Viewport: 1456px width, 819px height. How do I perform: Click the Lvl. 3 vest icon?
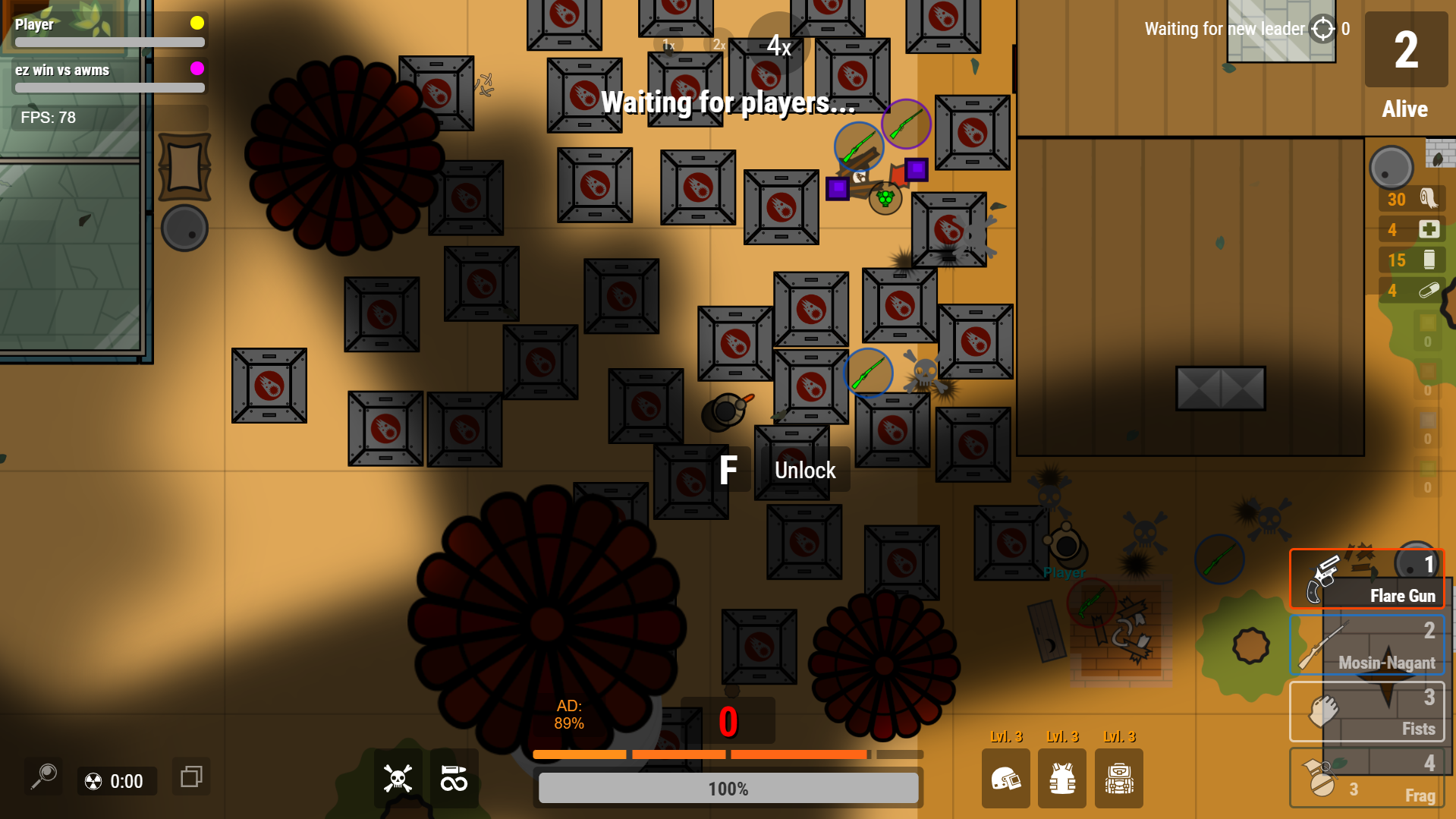(1062, 778)
